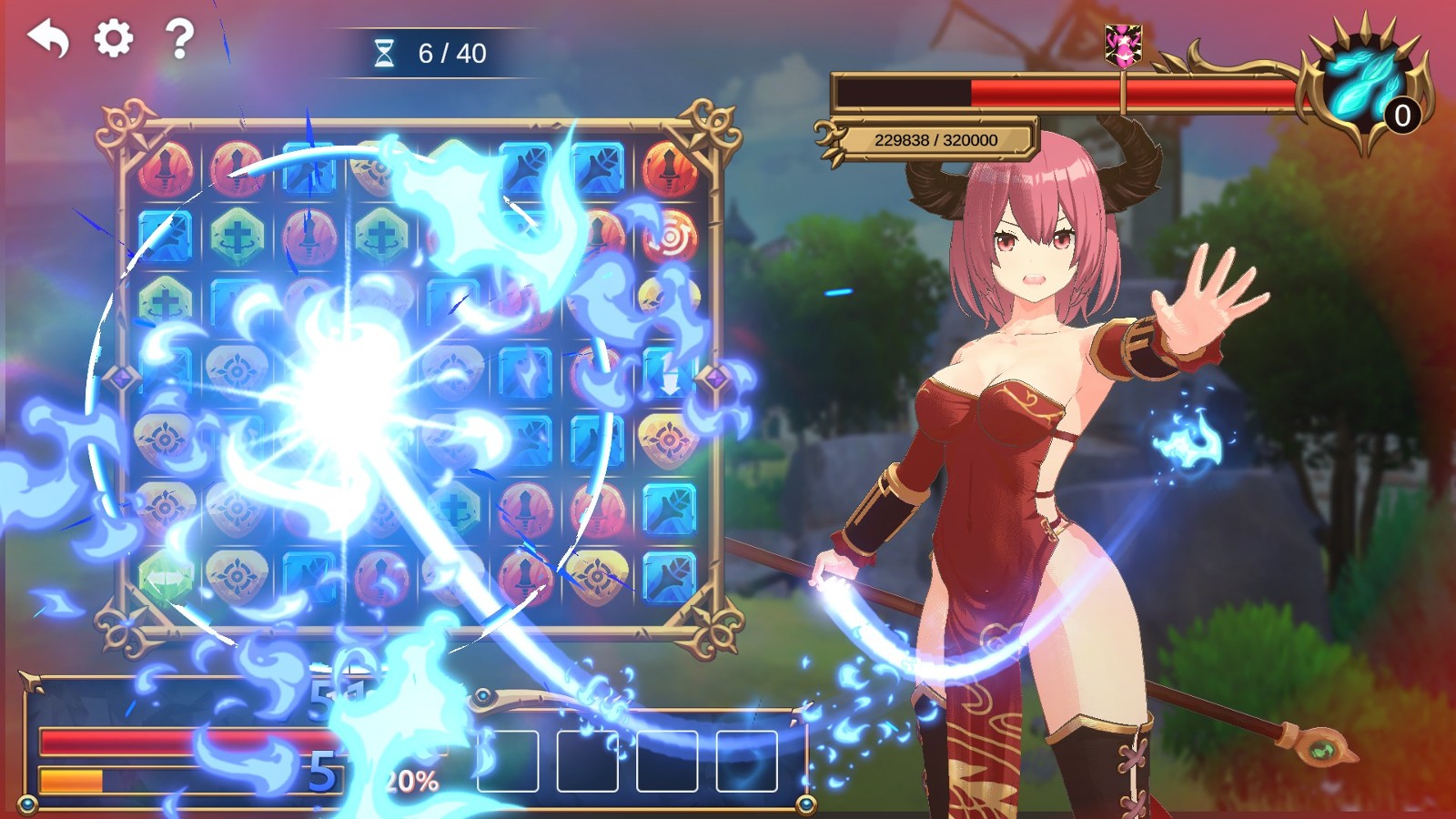Select the red spiral target tile
The width and height of the screenshot is (1456, 819).
pos(670,237)
